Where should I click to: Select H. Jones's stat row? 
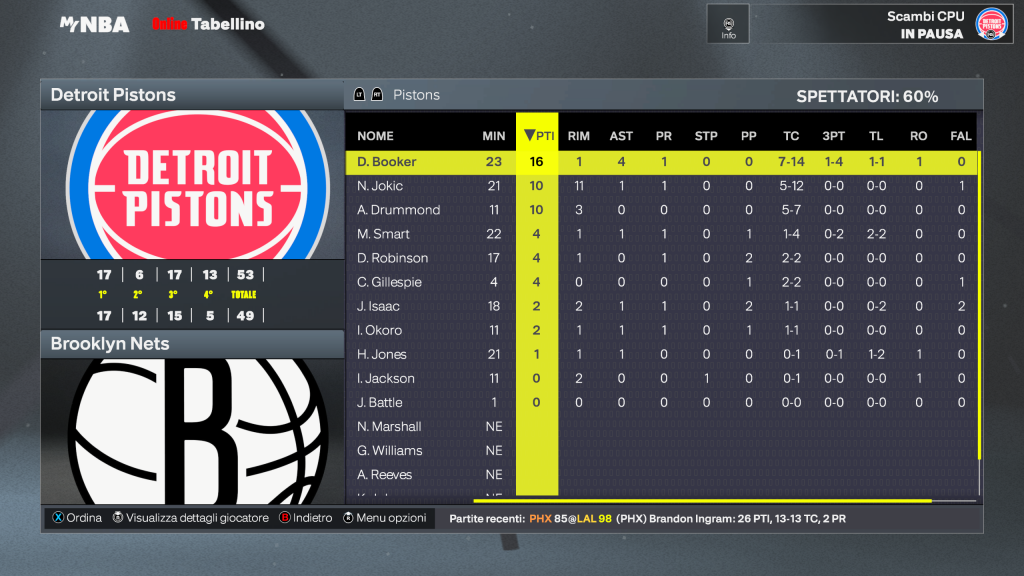coord(380,354)
